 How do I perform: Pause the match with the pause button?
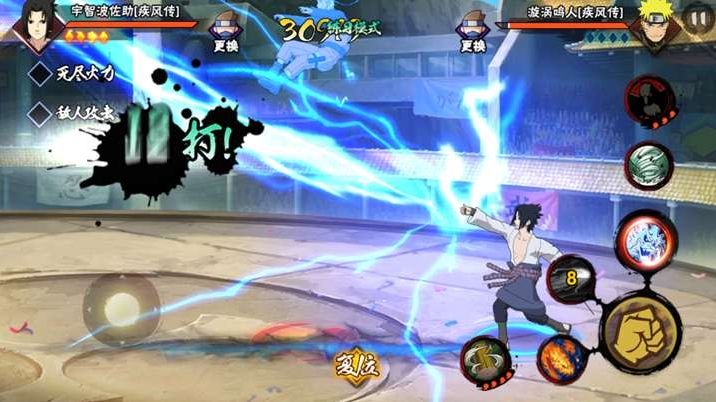696,19
